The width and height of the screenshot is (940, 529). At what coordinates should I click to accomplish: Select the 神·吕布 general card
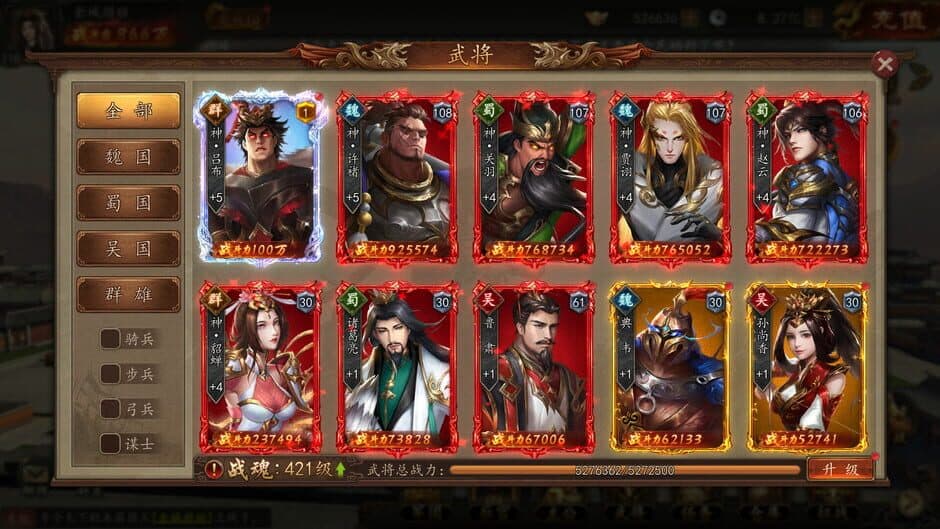(x=261, y=178)
